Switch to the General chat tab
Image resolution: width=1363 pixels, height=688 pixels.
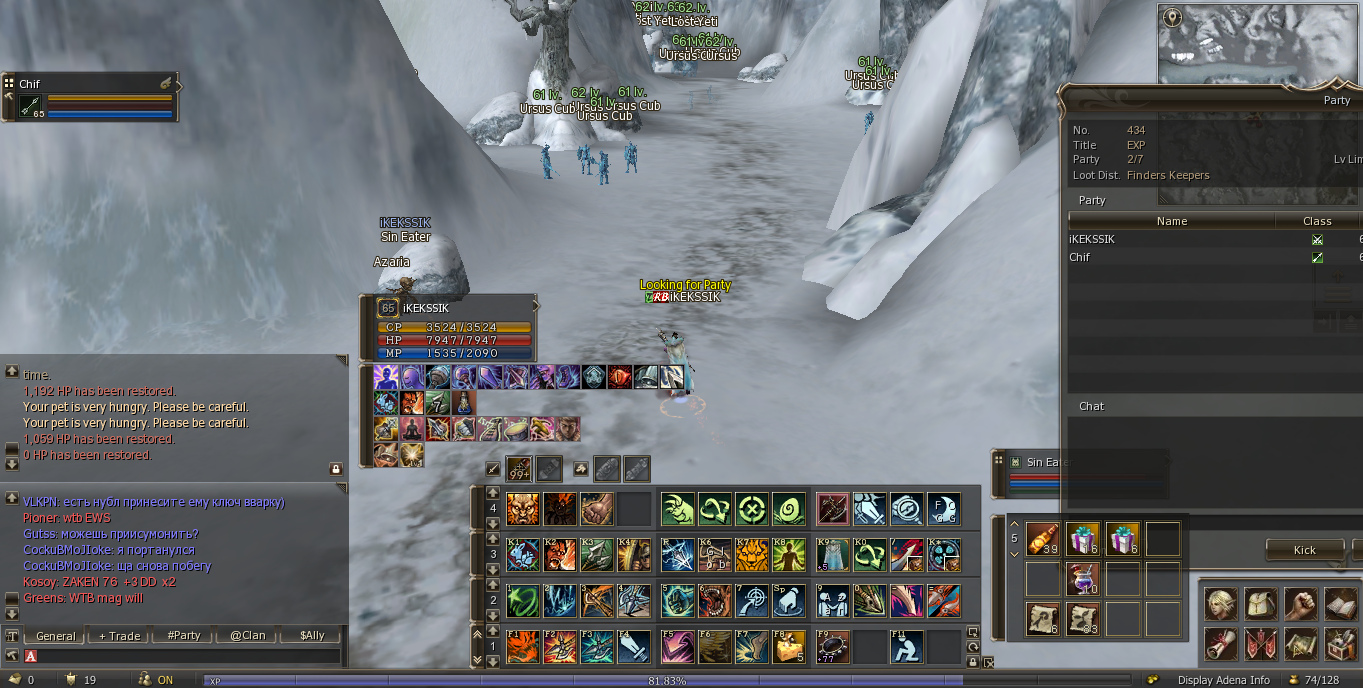click(56, 636)
